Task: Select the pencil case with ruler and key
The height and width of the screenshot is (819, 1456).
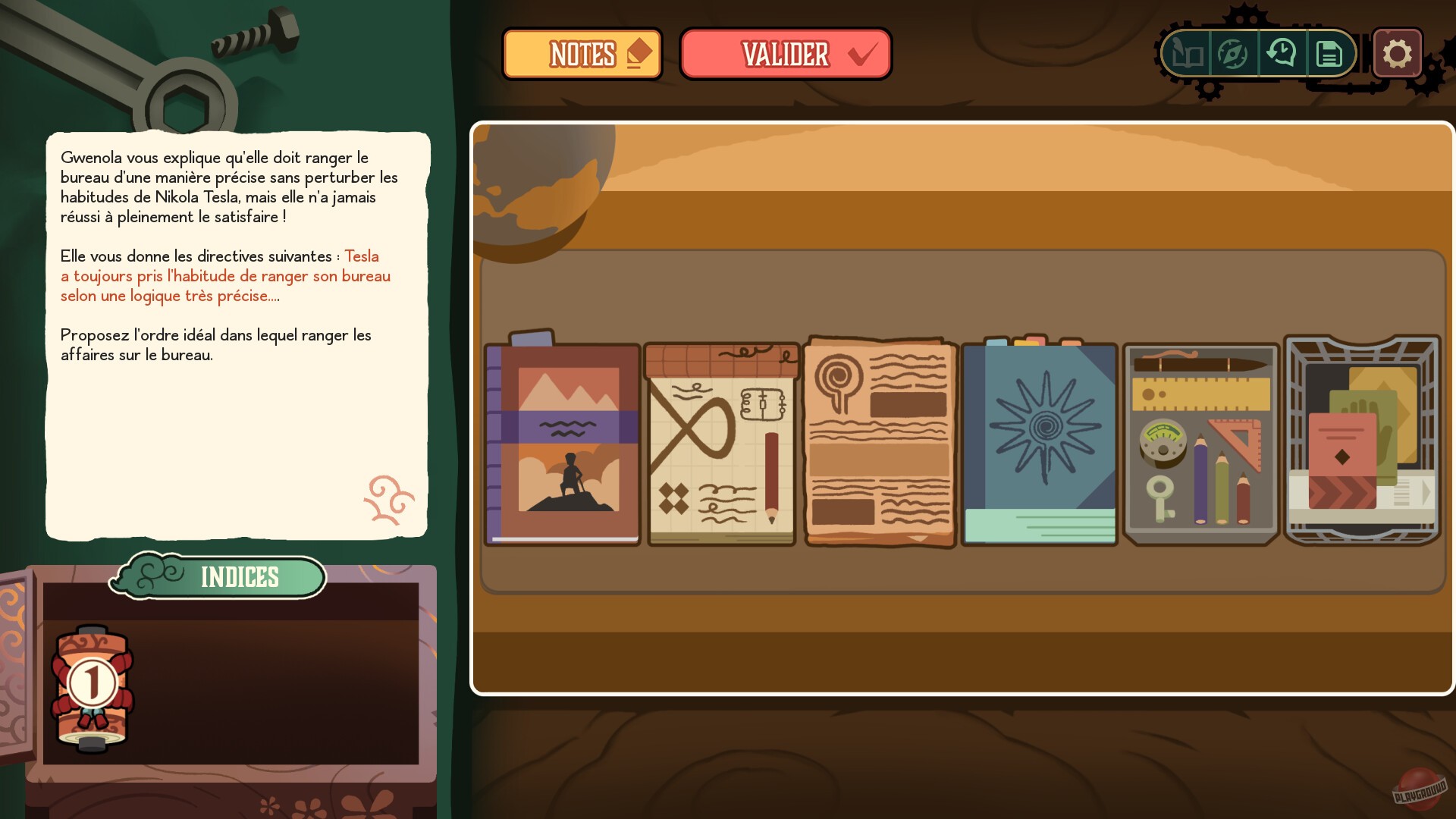Action: point(1200,444)
